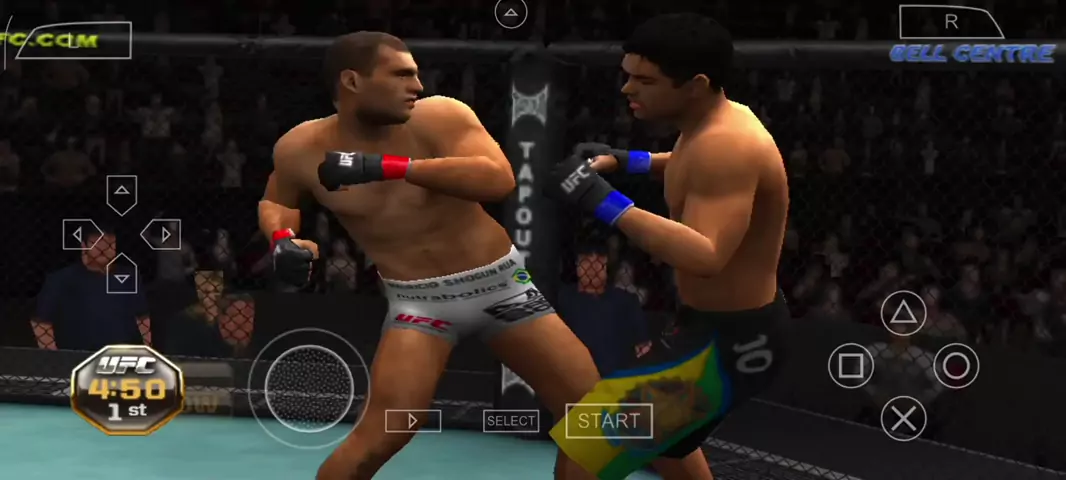Open the emulator menu with the top arrow
Image resolution: width=1066 pixels, height=480 pixels.
(511, 13)
